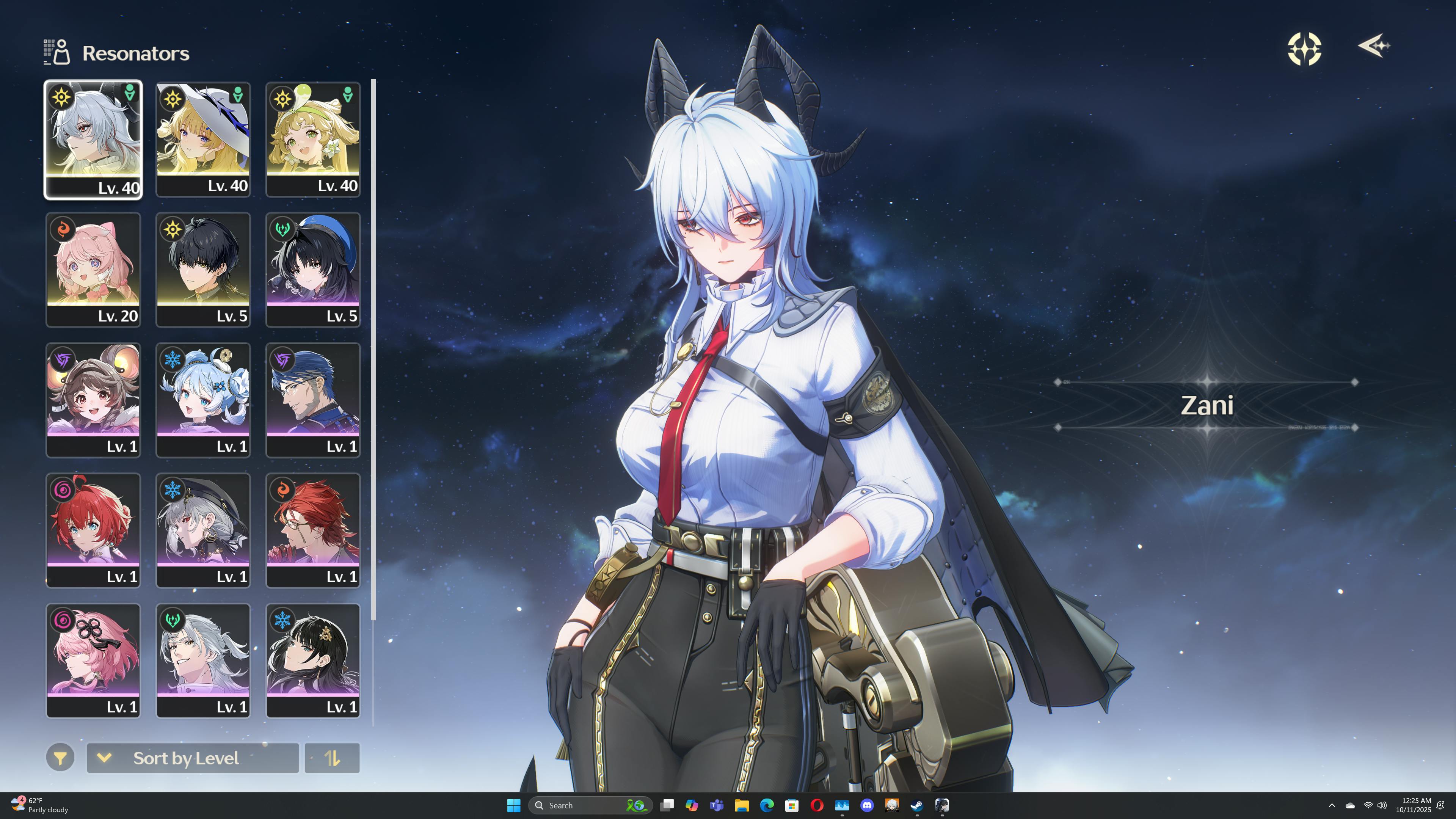Image resolution: width=1456 pixels, height=819 pixels.
Task: Select the black-haired girl with gold hairpin
Action: (312, 660)
